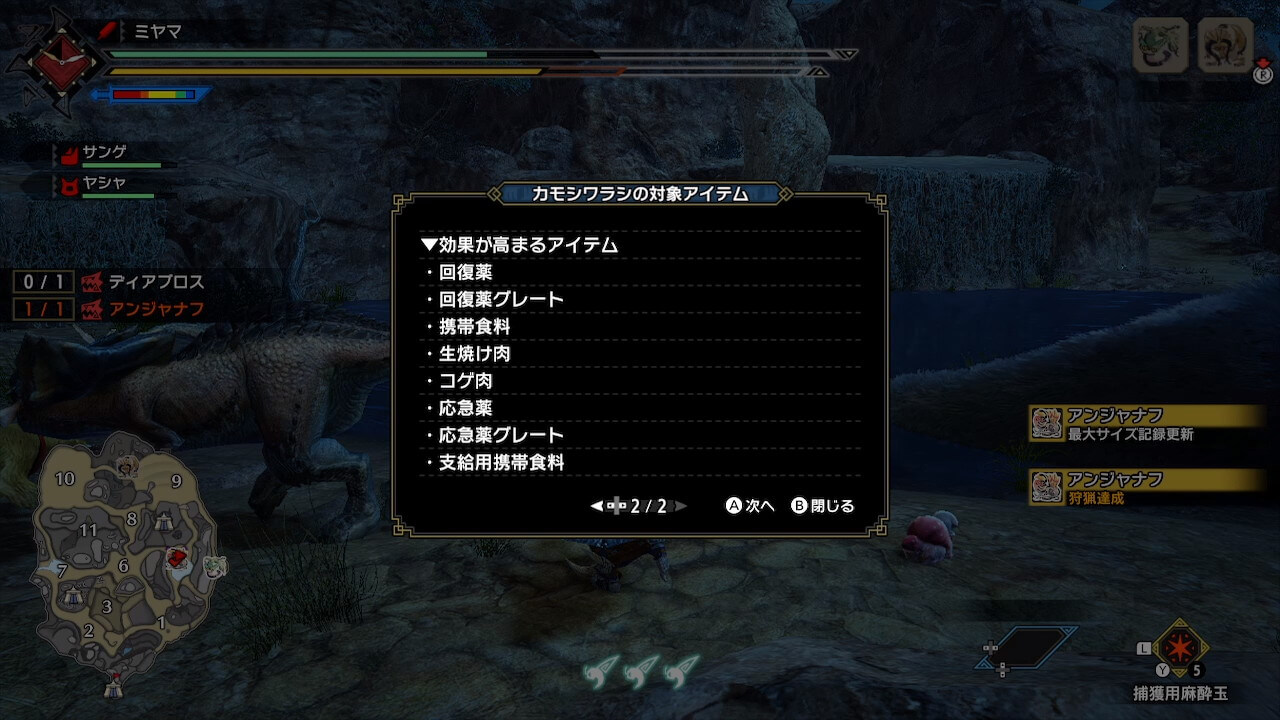Select the 捕獲用麻酔玉 item icon
1280x720 pixels.
coord(1180,649)
